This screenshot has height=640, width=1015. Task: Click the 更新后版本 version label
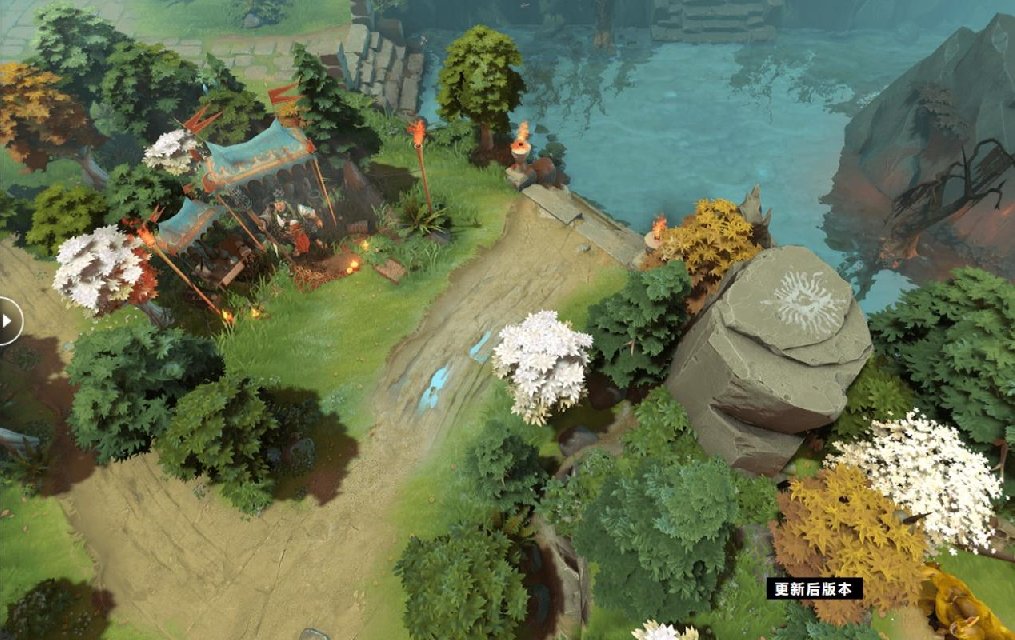tap(814, 589)
